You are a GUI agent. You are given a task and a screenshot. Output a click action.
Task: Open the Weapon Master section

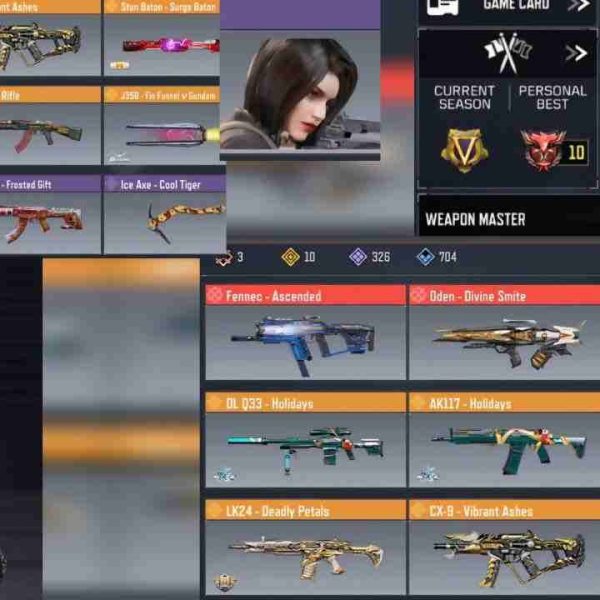click(507, 218)
